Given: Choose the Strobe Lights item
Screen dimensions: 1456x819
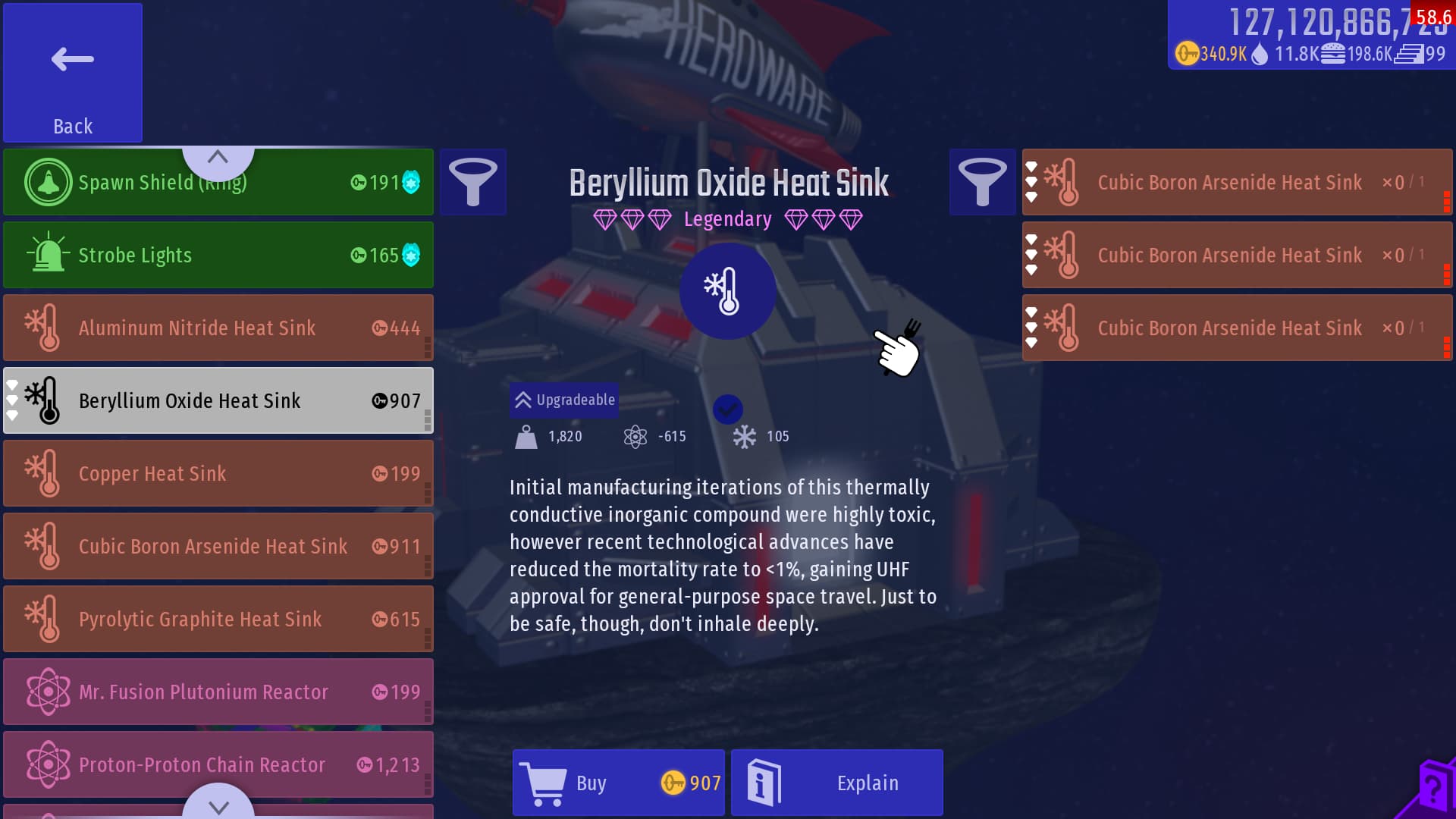Looking at the screenshot, I should 218,255.
